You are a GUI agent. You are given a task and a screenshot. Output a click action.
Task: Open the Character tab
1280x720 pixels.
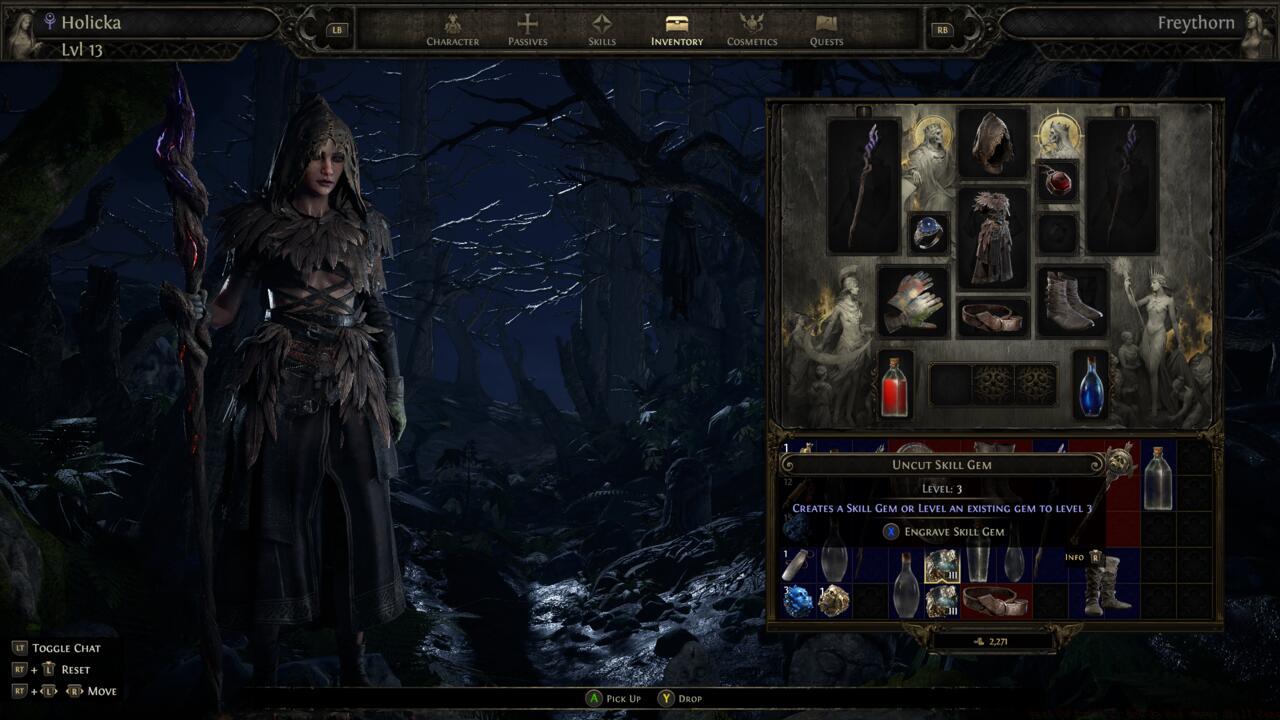452,29
